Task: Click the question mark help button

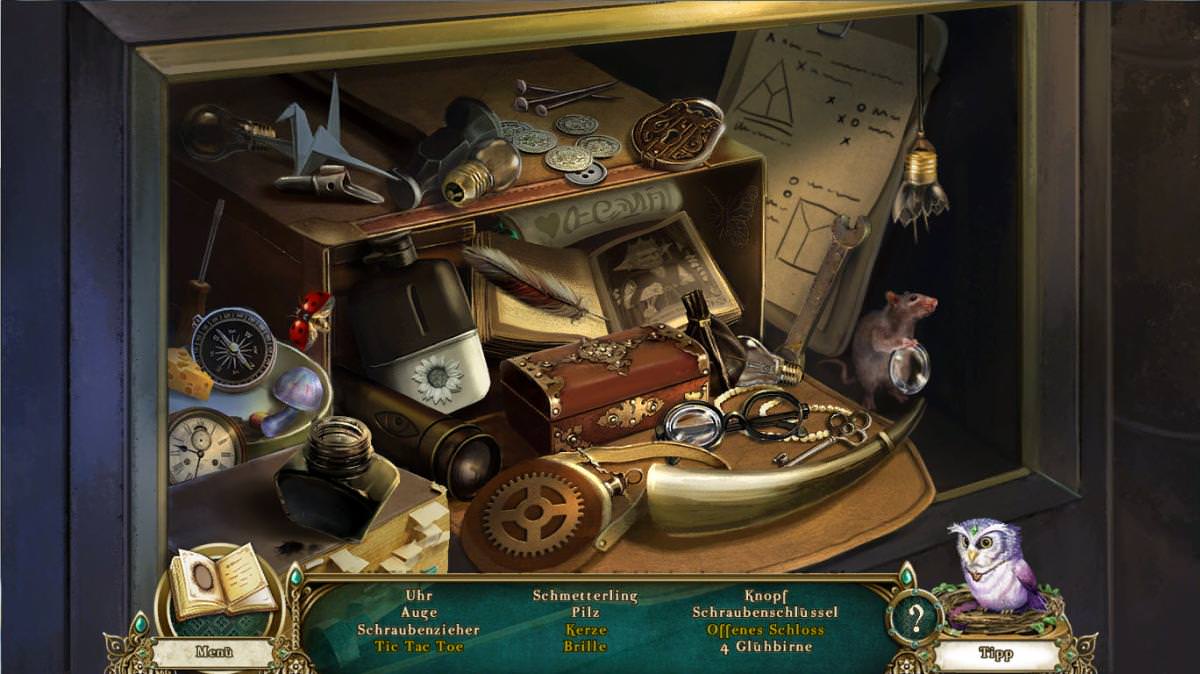Action: pos(914,619)
